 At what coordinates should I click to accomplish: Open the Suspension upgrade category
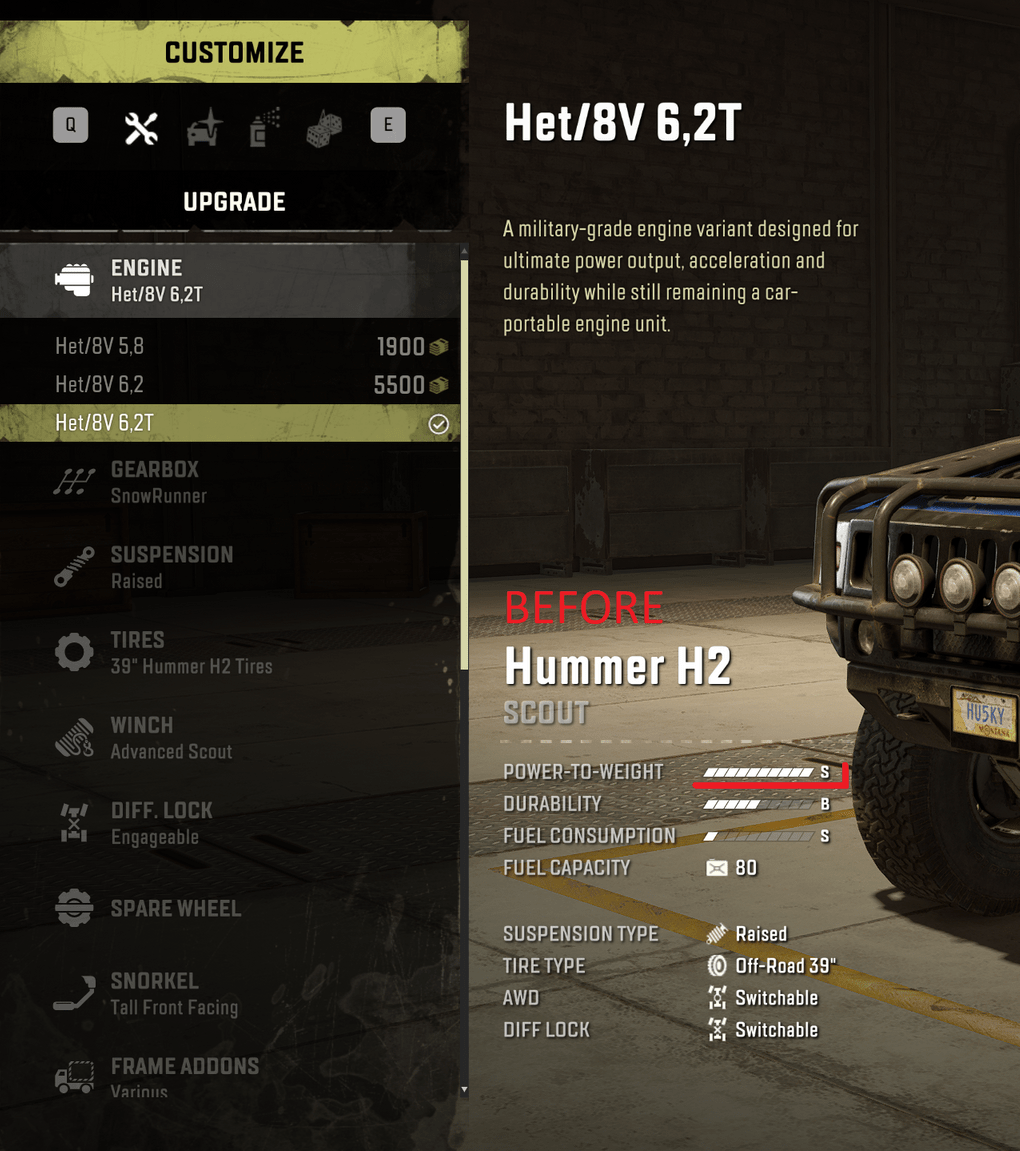pyautogui.click(x=230, y=567)
